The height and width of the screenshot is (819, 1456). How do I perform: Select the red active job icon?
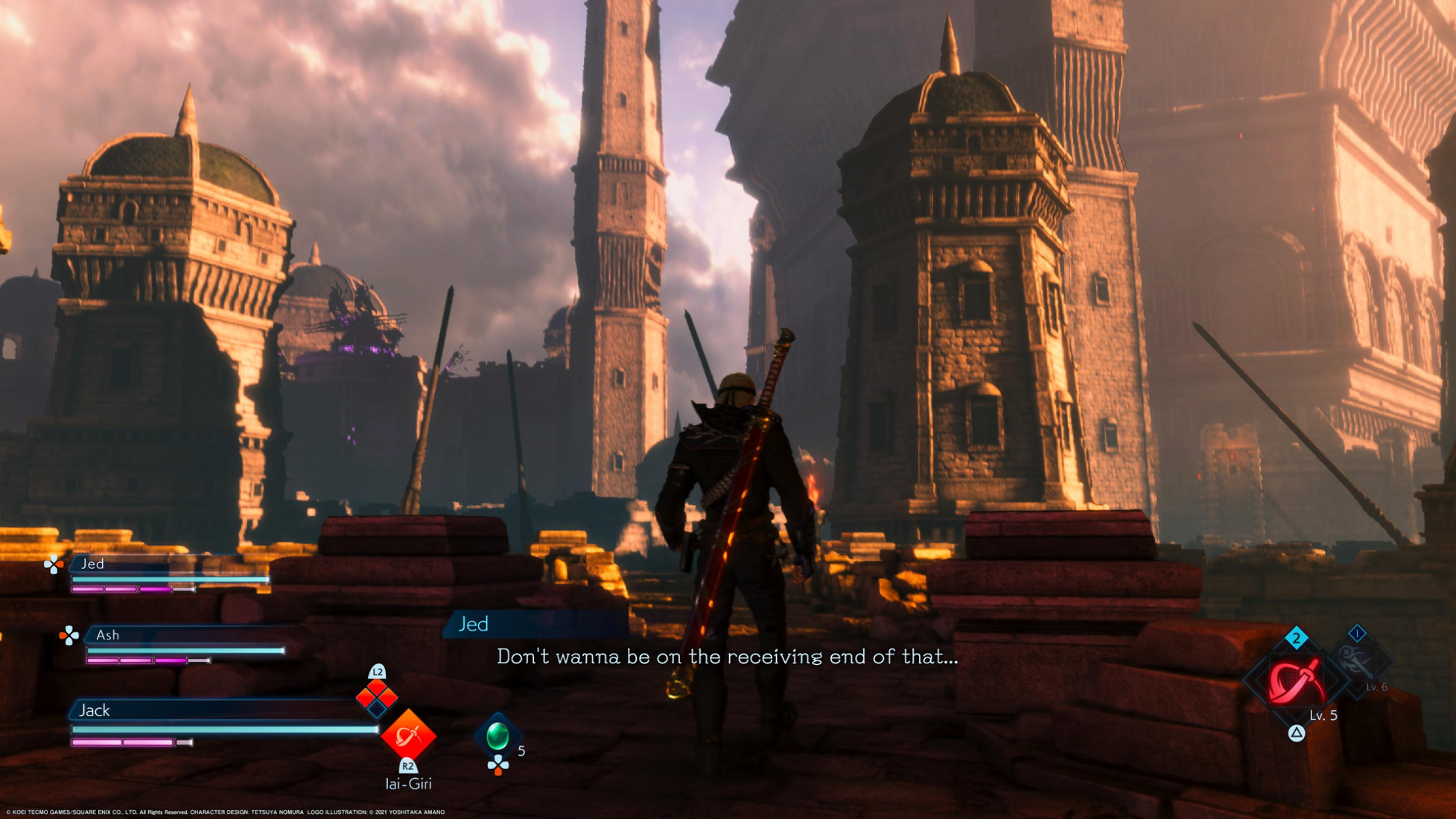click(1296, 681)
